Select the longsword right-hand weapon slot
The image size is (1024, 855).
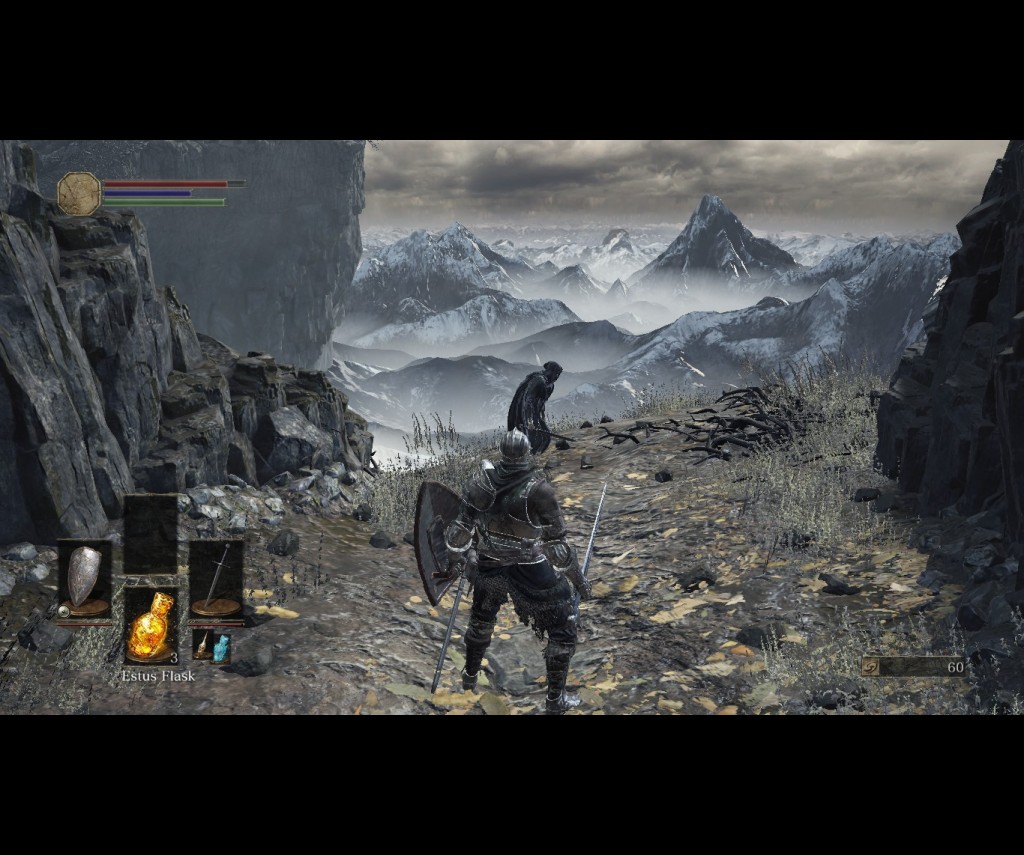point(216,580)
